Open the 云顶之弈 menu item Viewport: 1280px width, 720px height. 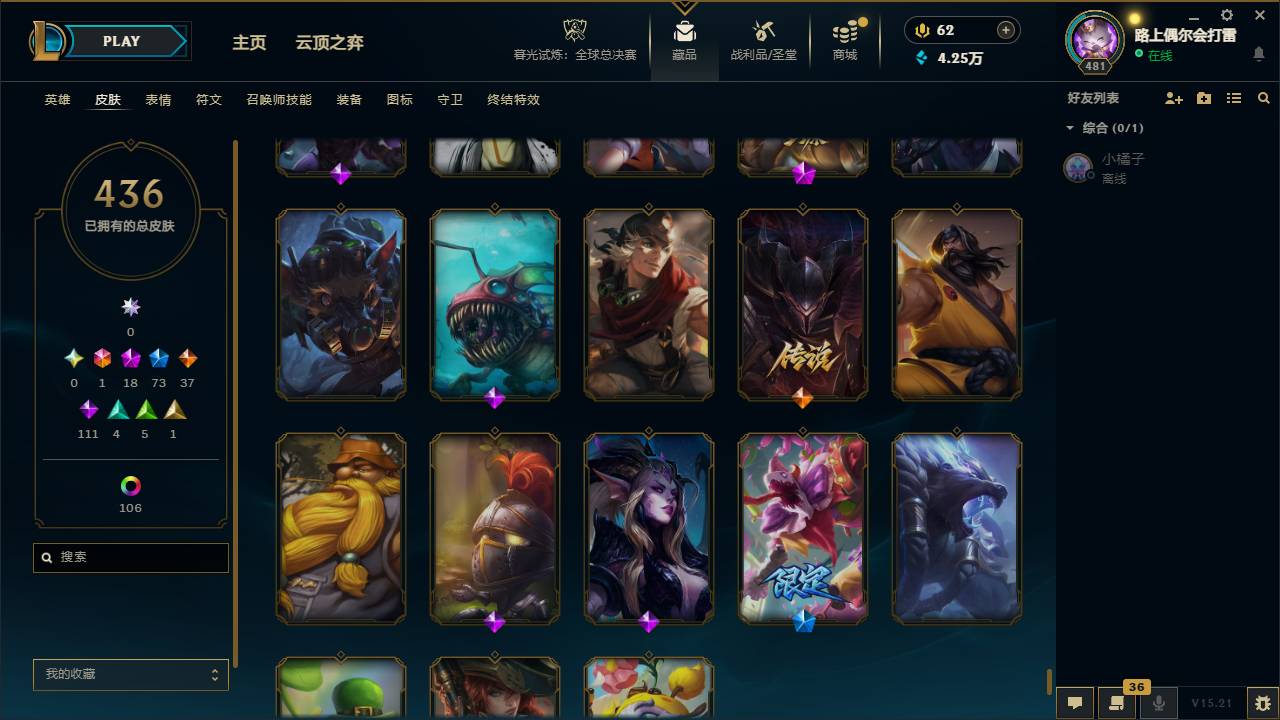click(331, 43)
